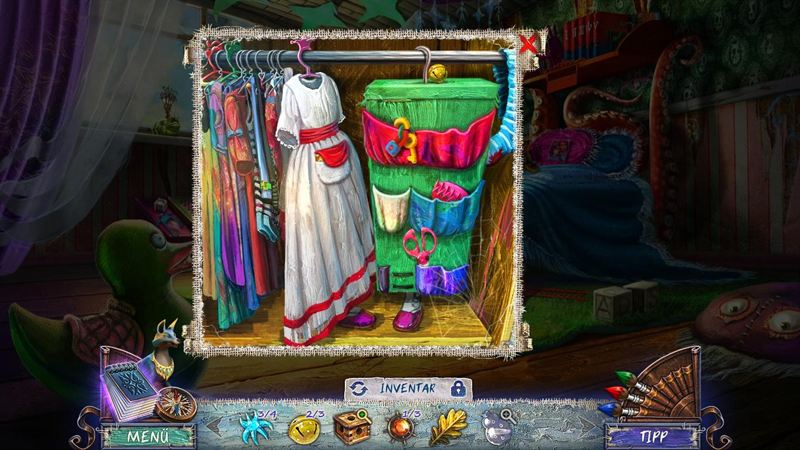Select the wooden chest inventory item
Viewport: 800px width, 450px height.
pos(352,428)
